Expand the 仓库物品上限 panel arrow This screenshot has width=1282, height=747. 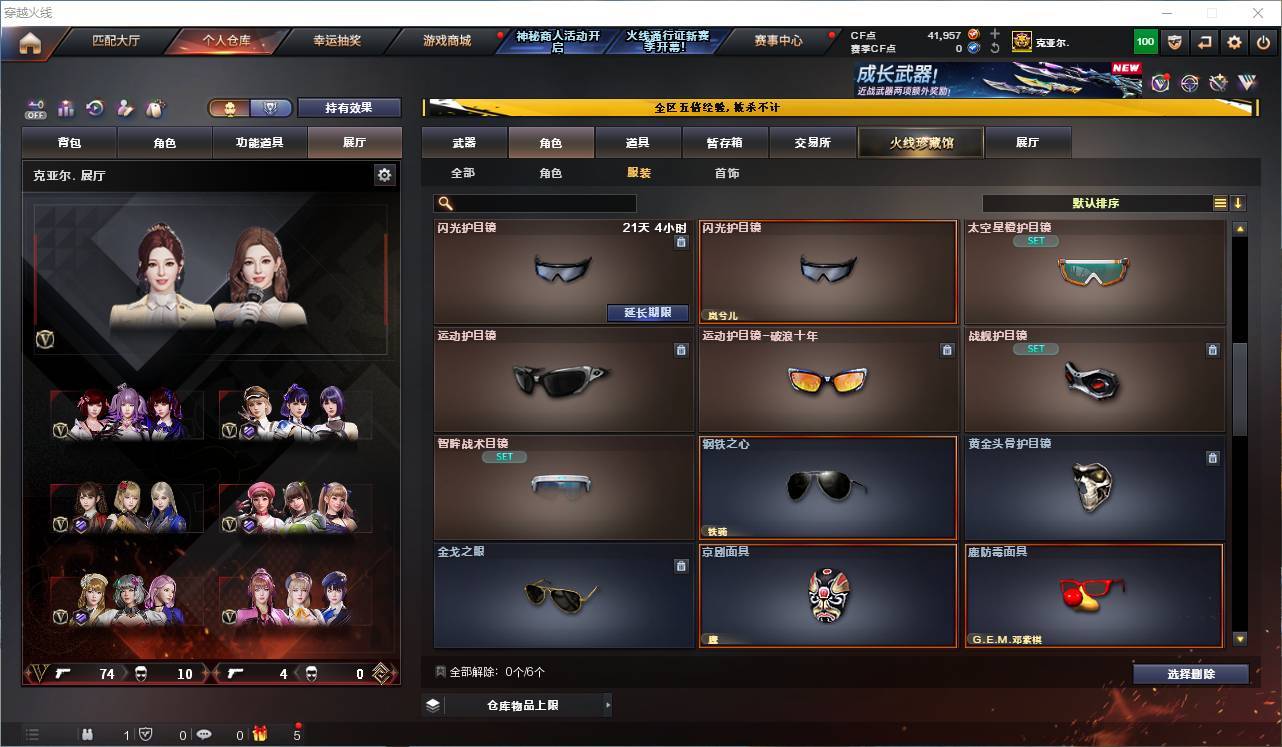(606, 704)
